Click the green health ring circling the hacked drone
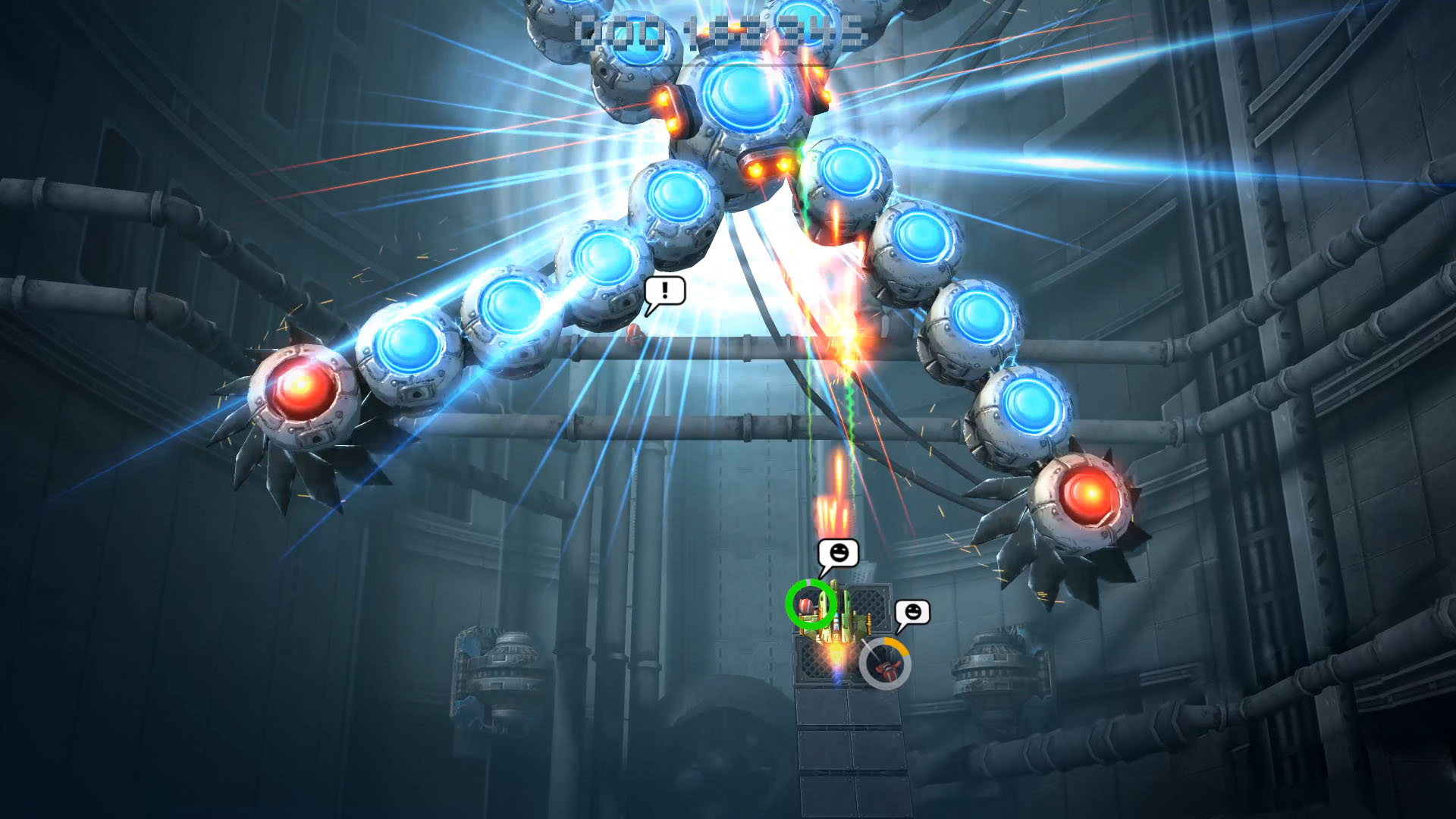 808,604
